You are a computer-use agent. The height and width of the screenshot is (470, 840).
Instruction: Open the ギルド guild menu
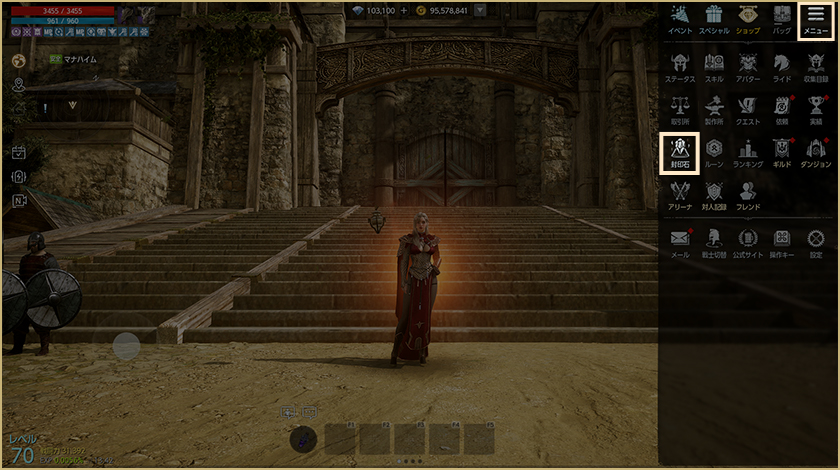point(782,152)
